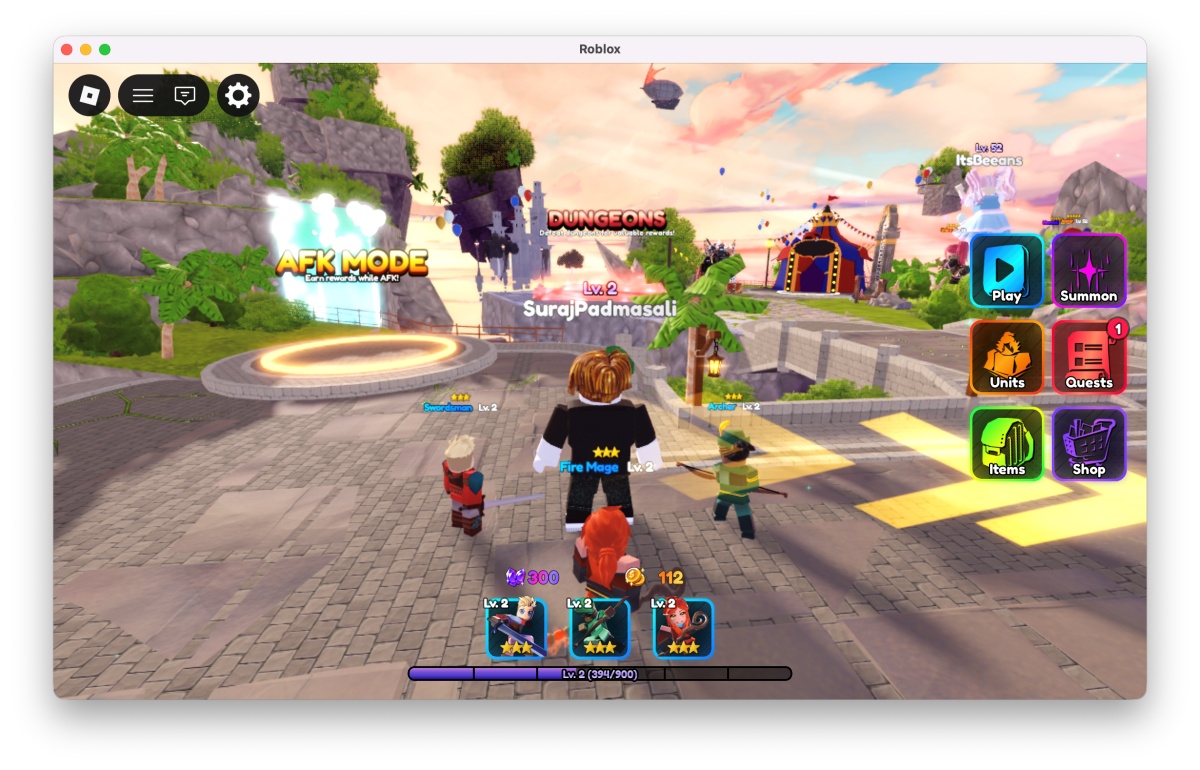Close the Roblox window

click(x=67, y=50)
